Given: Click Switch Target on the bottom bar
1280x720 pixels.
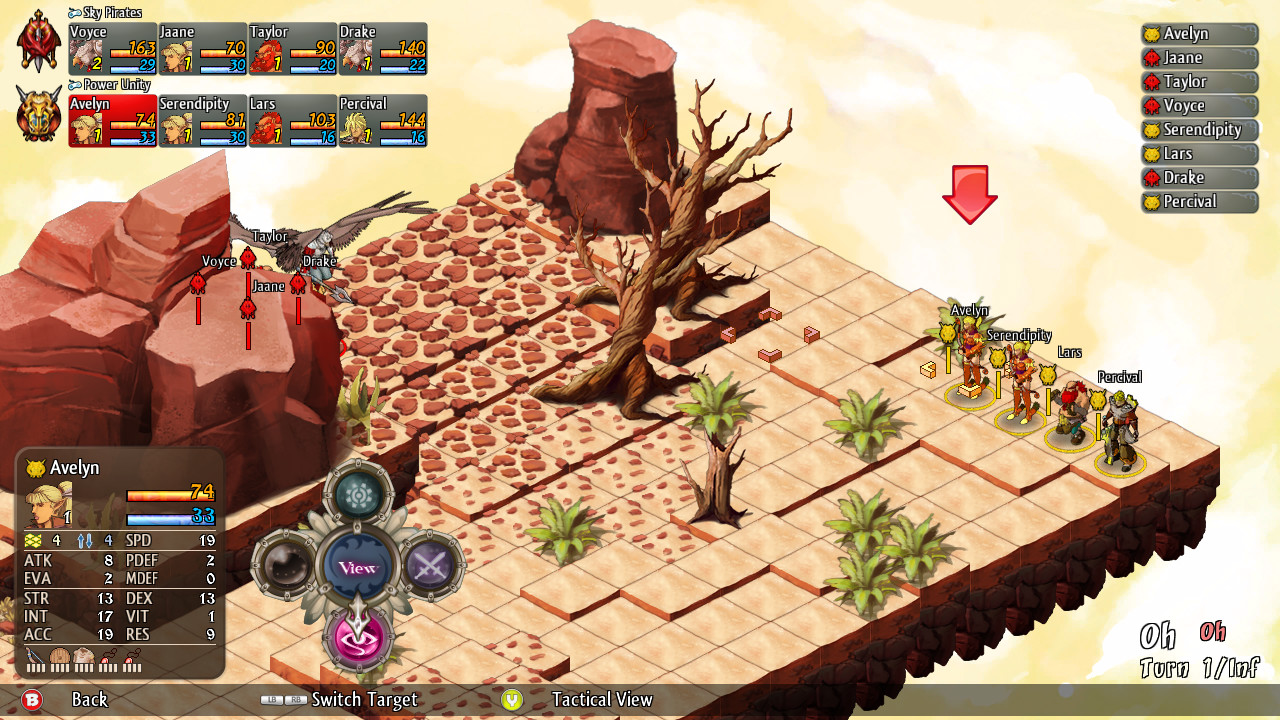Looking at the screenshot, I should [364, 701].
